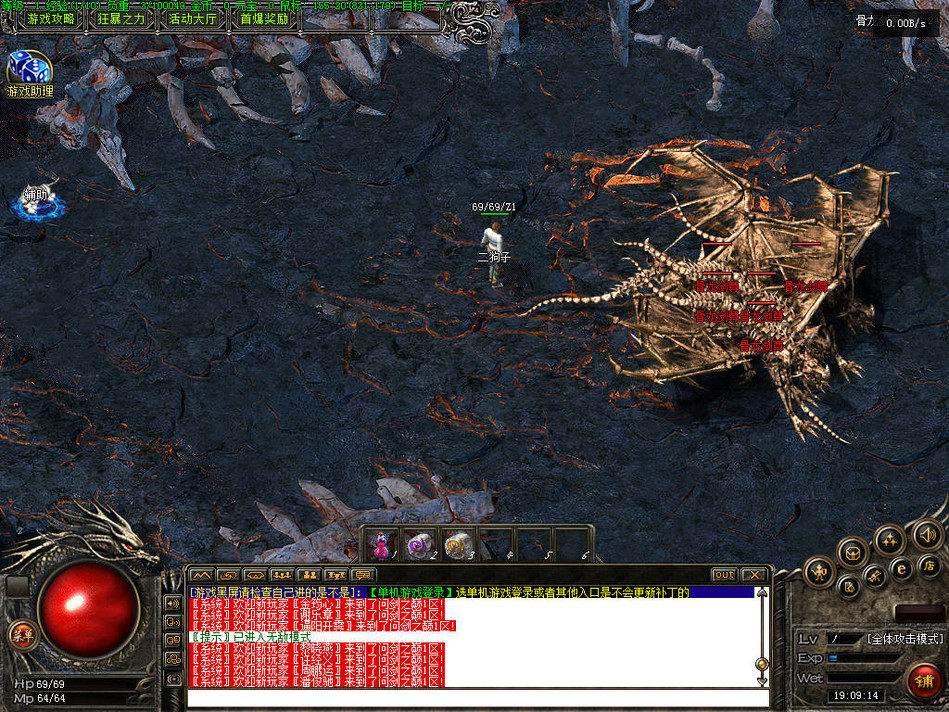949x712 pixels.
Task: Open the red 铺 stall button
Action: click(x=924, y=681)
